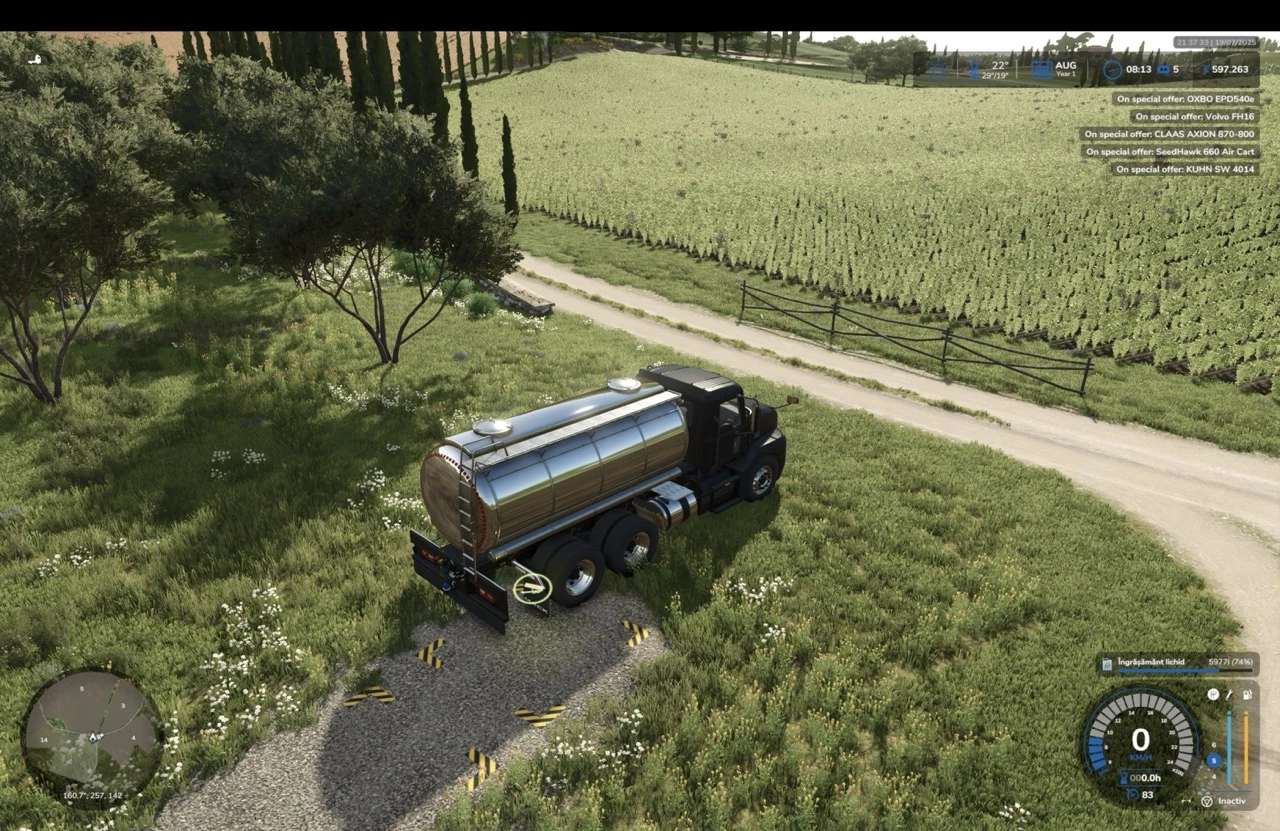Click the wrench damage indicator icon
Screen dimensions: 1280x831
[x=1229, y=694]
